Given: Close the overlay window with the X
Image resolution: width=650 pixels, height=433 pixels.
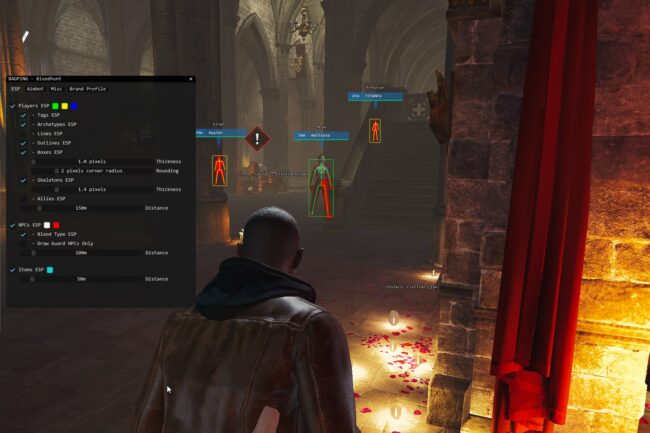Looking at the screenshot, I should click(190, 79).
